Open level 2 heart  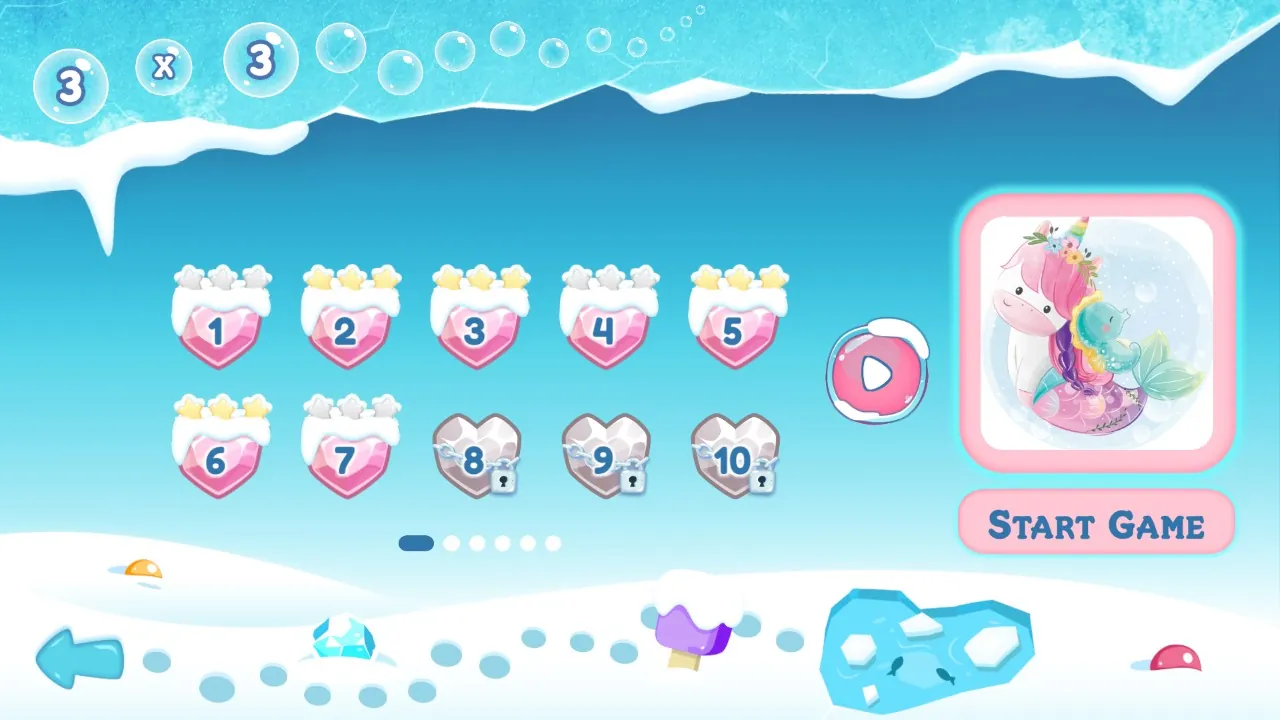[347, 330]
